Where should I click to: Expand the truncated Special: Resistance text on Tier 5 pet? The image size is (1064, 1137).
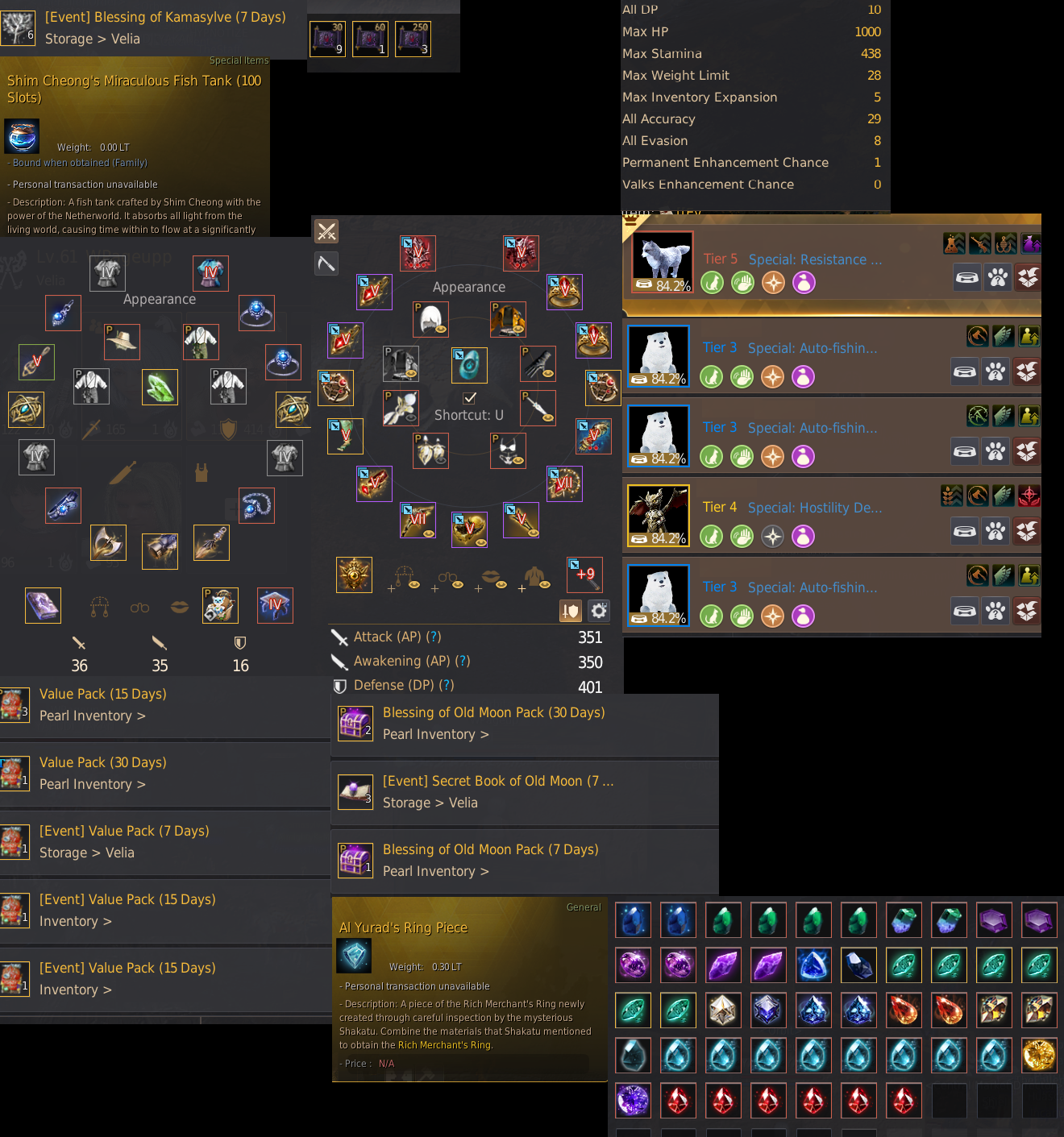[814, 259]
